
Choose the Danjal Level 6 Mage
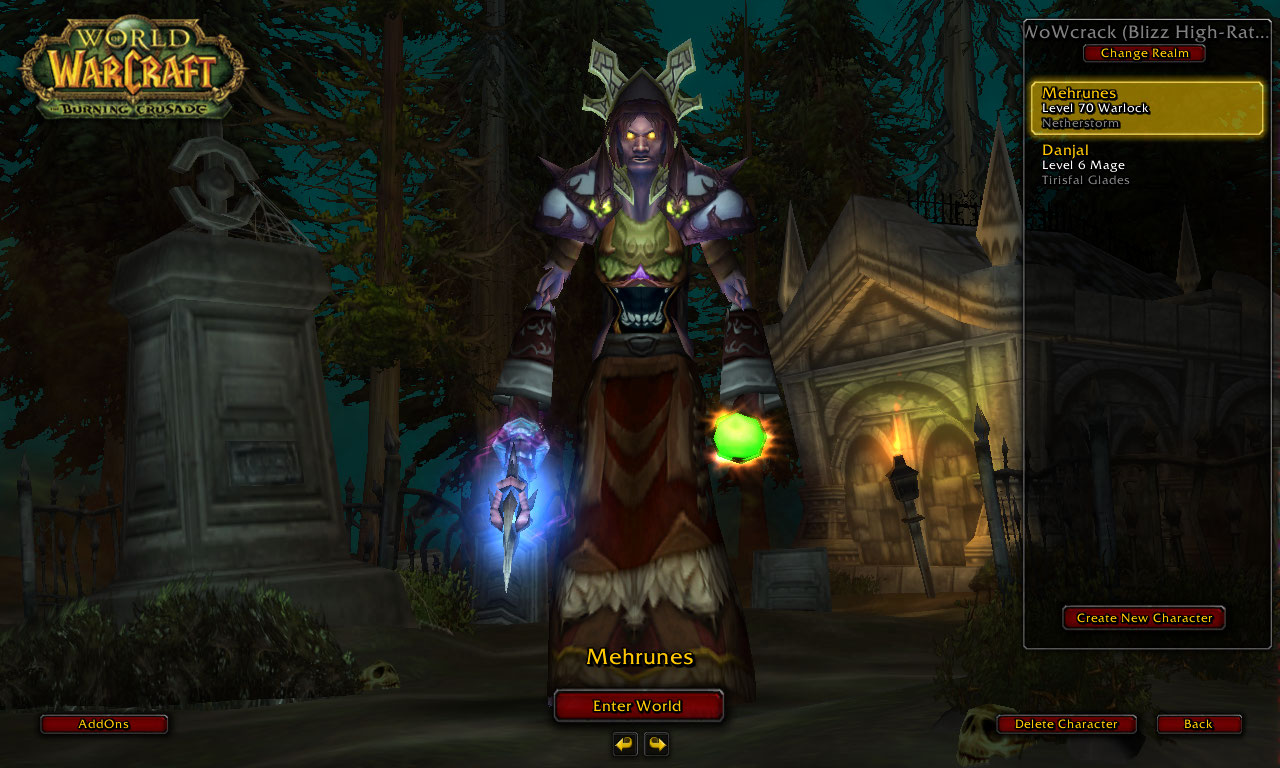[x=1147, y=165]
